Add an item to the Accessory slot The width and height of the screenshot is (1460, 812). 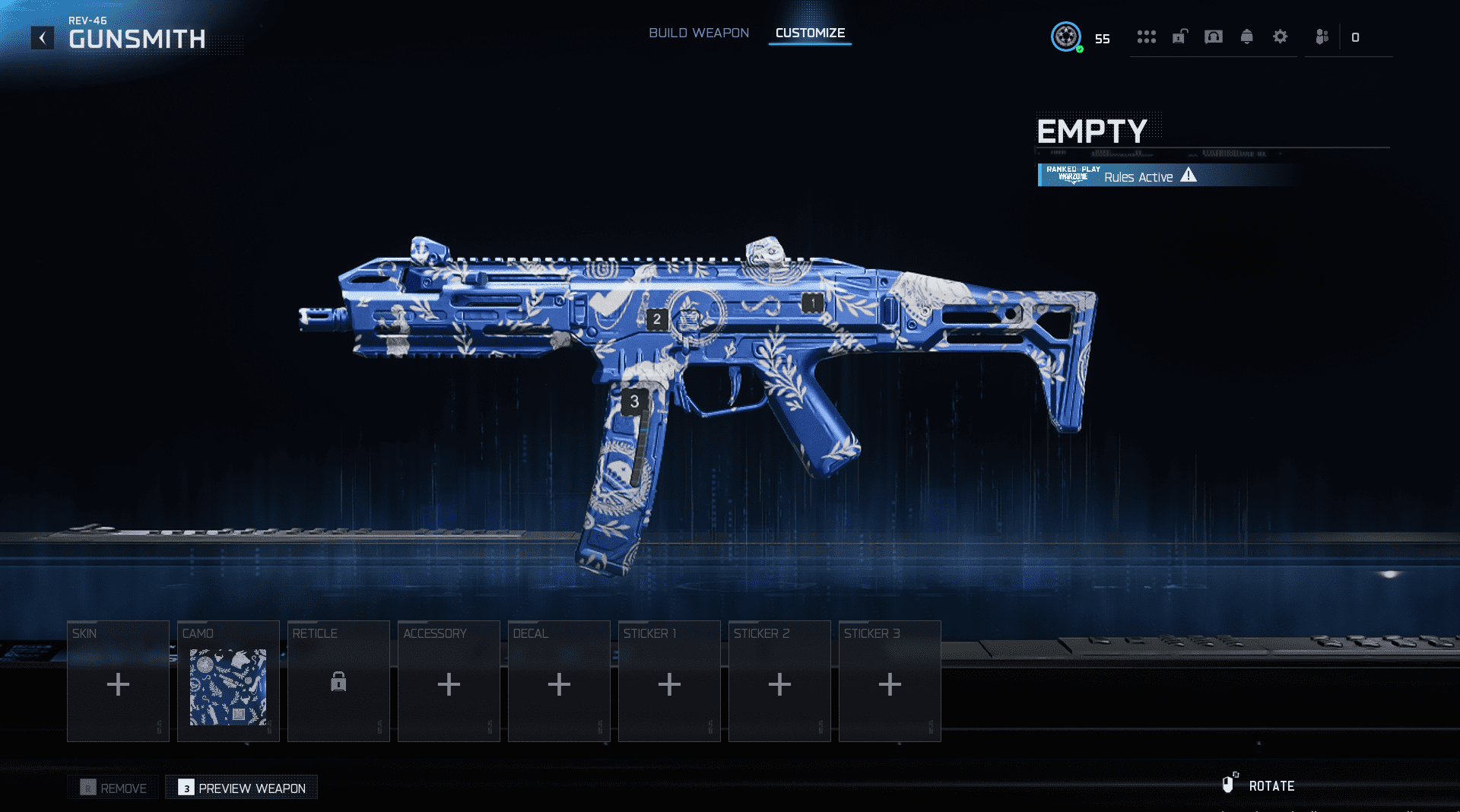click(449, 681)
